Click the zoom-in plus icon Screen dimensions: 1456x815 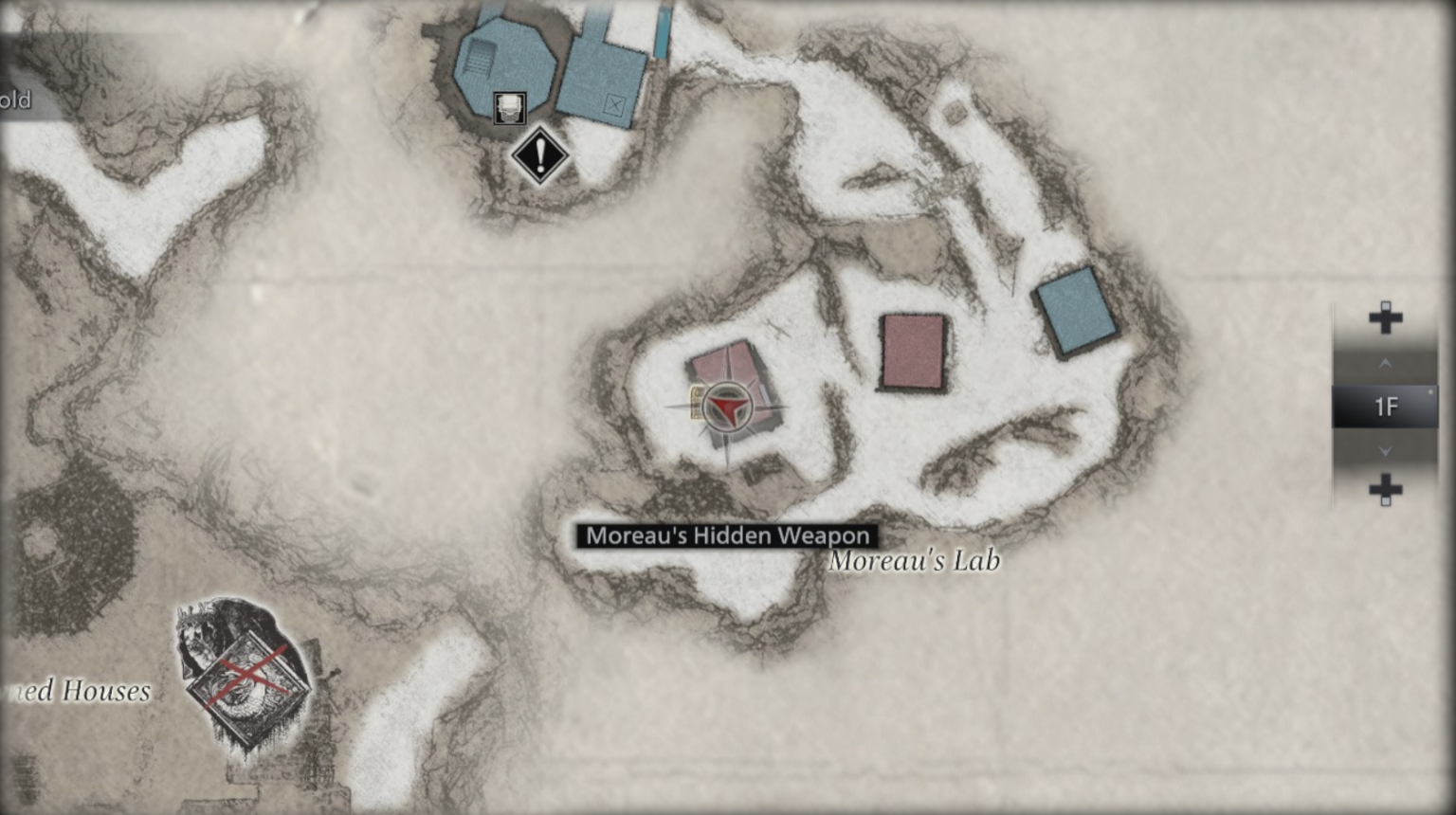pyautogui.click(x=1385, y=317)
